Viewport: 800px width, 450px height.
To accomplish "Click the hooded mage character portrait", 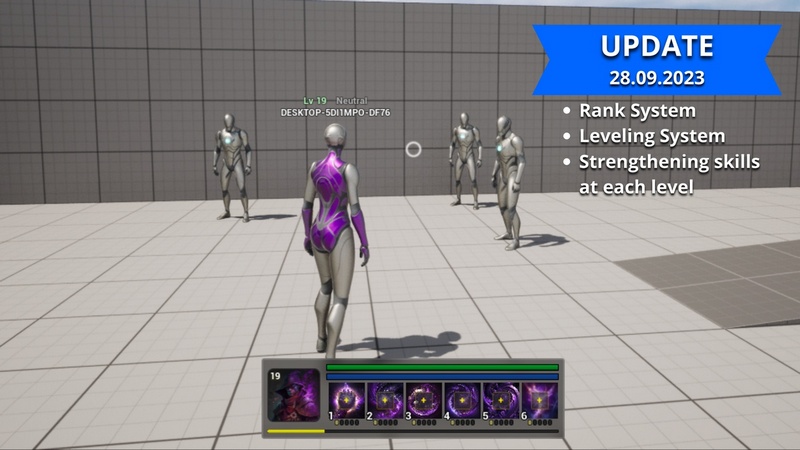I will coord(293,397).
